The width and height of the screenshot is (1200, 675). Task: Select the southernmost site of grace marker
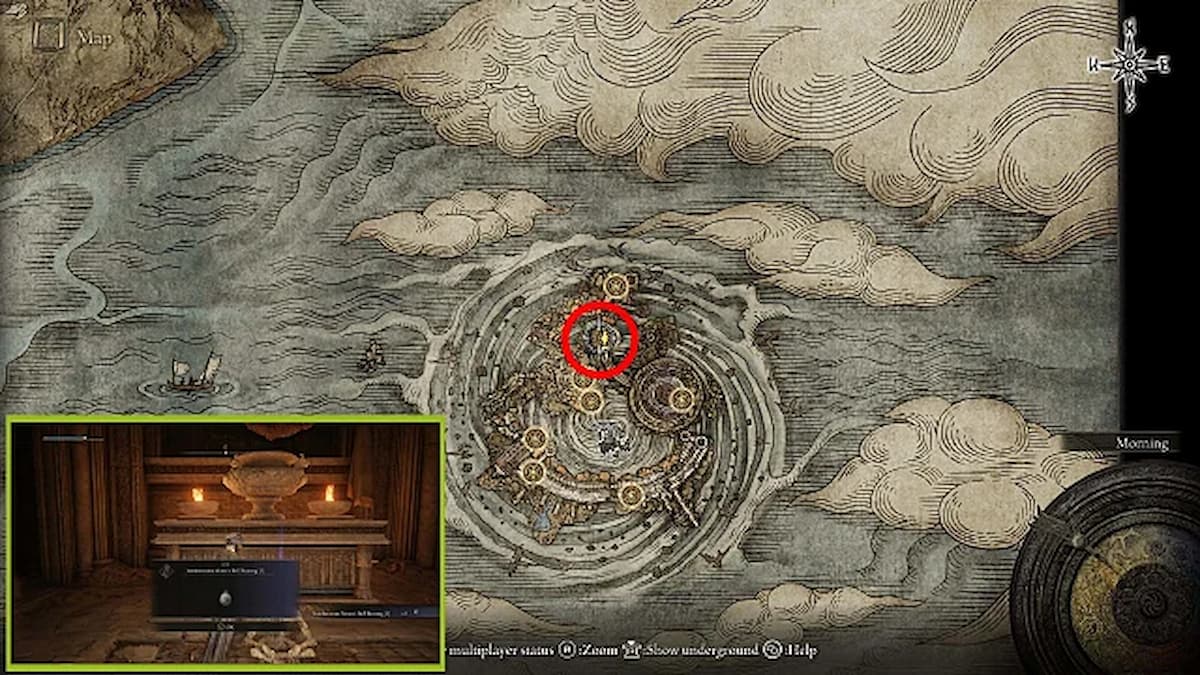[x=629, y=492]
